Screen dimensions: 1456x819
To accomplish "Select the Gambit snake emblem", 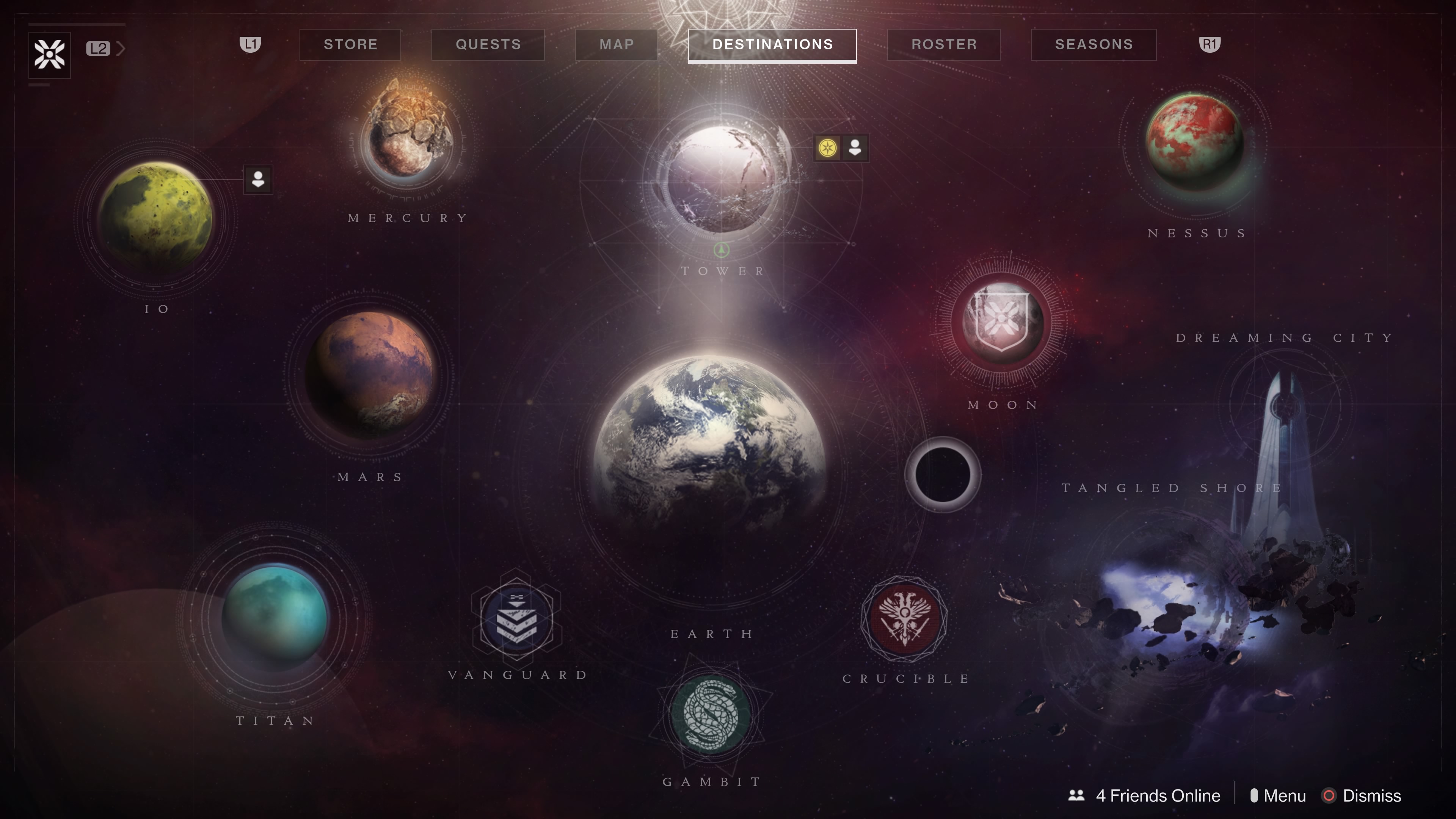I will pyautogui.click(x=711, y=715).
